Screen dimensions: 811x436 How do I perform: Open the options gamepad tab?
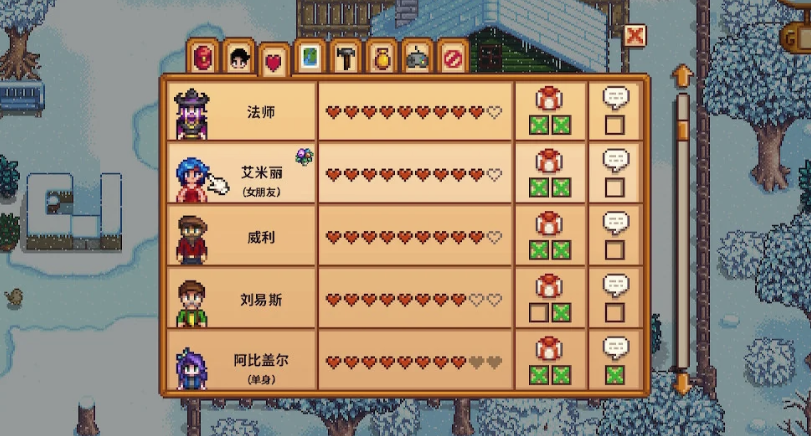tap(417, 56)
